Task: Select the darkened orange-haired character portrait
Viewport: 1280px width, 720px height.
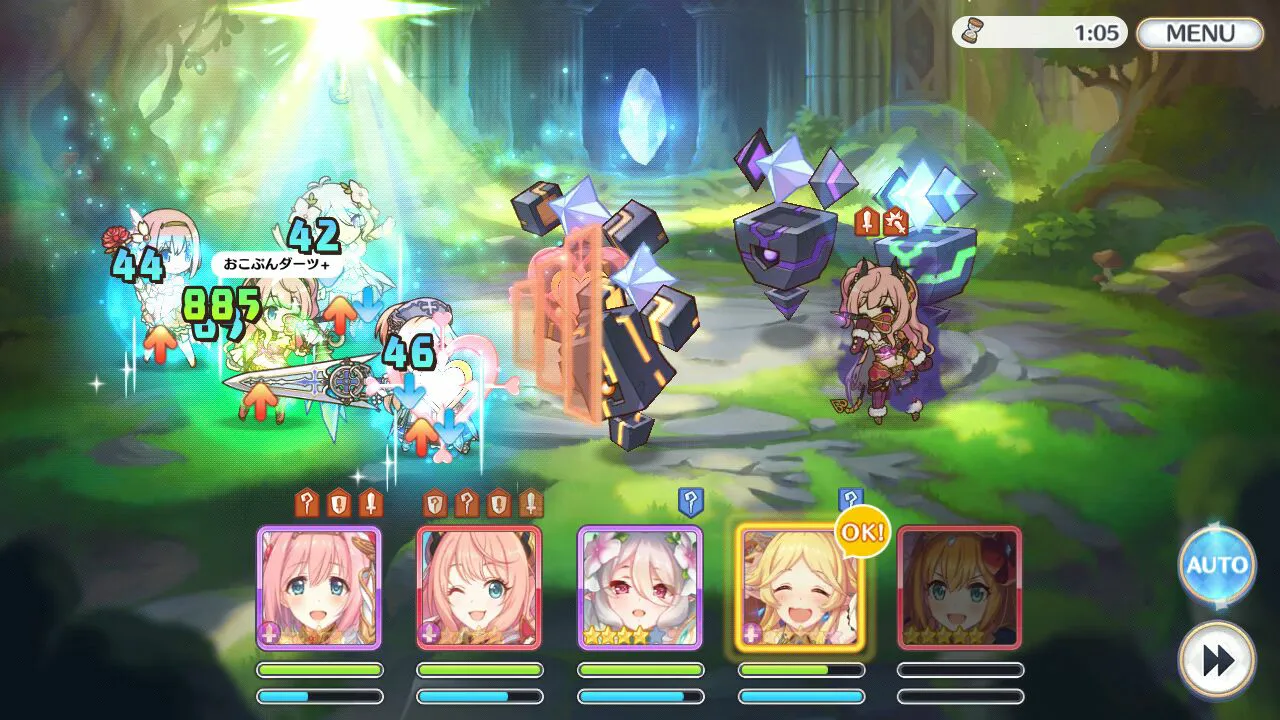Action: [x=960, y=588]
